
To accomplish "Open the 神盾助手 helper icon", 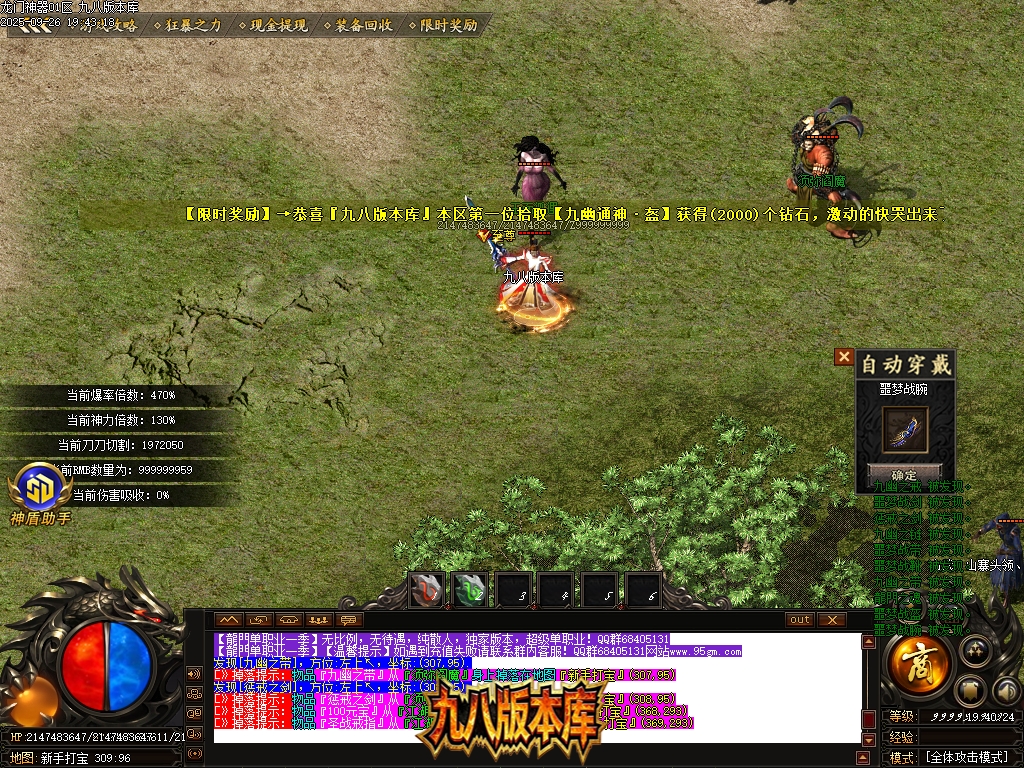I will point(41,492).
